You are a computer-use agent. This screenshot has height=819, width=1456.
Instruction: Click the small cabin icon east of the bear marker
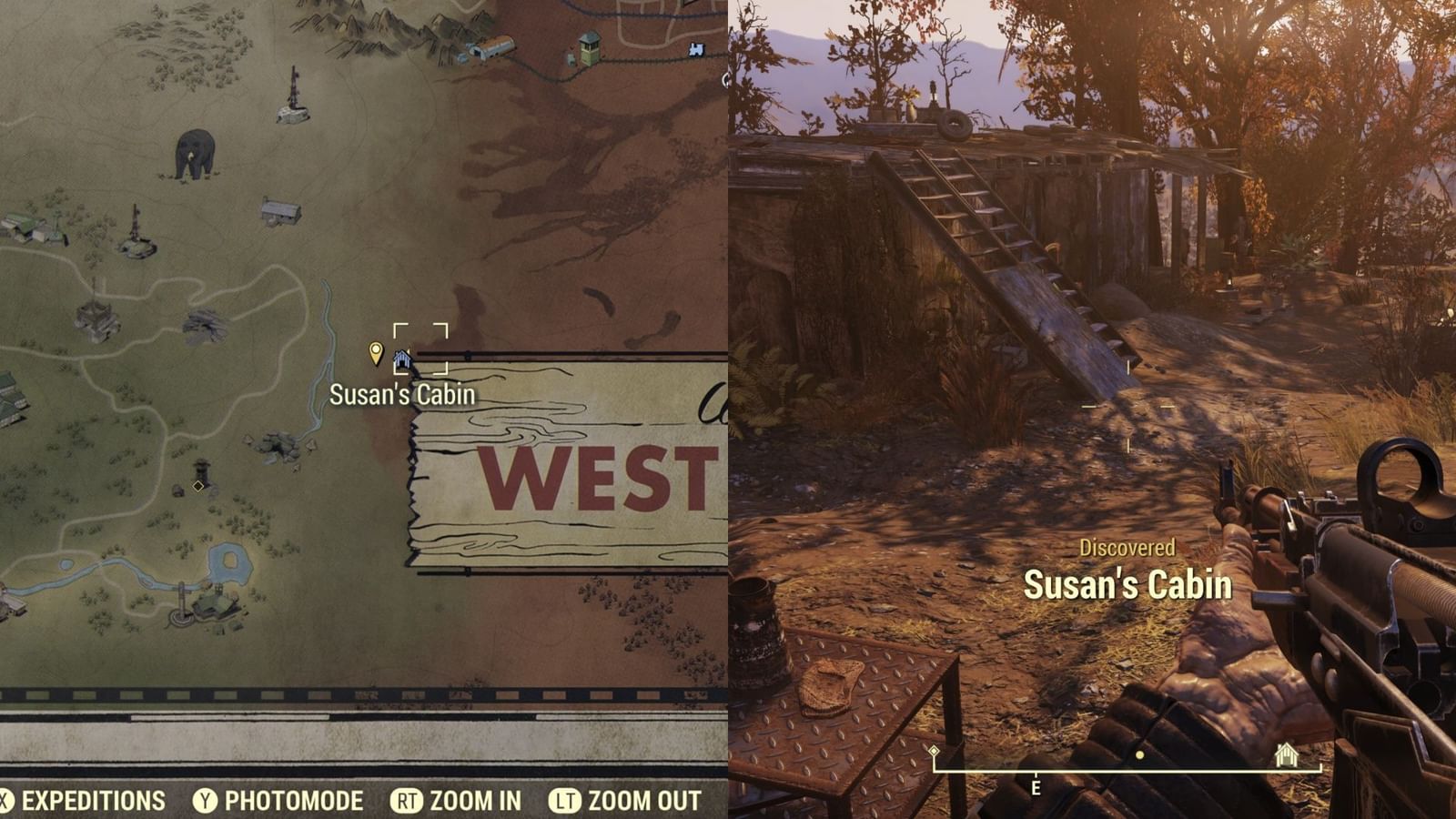point(280,209)
